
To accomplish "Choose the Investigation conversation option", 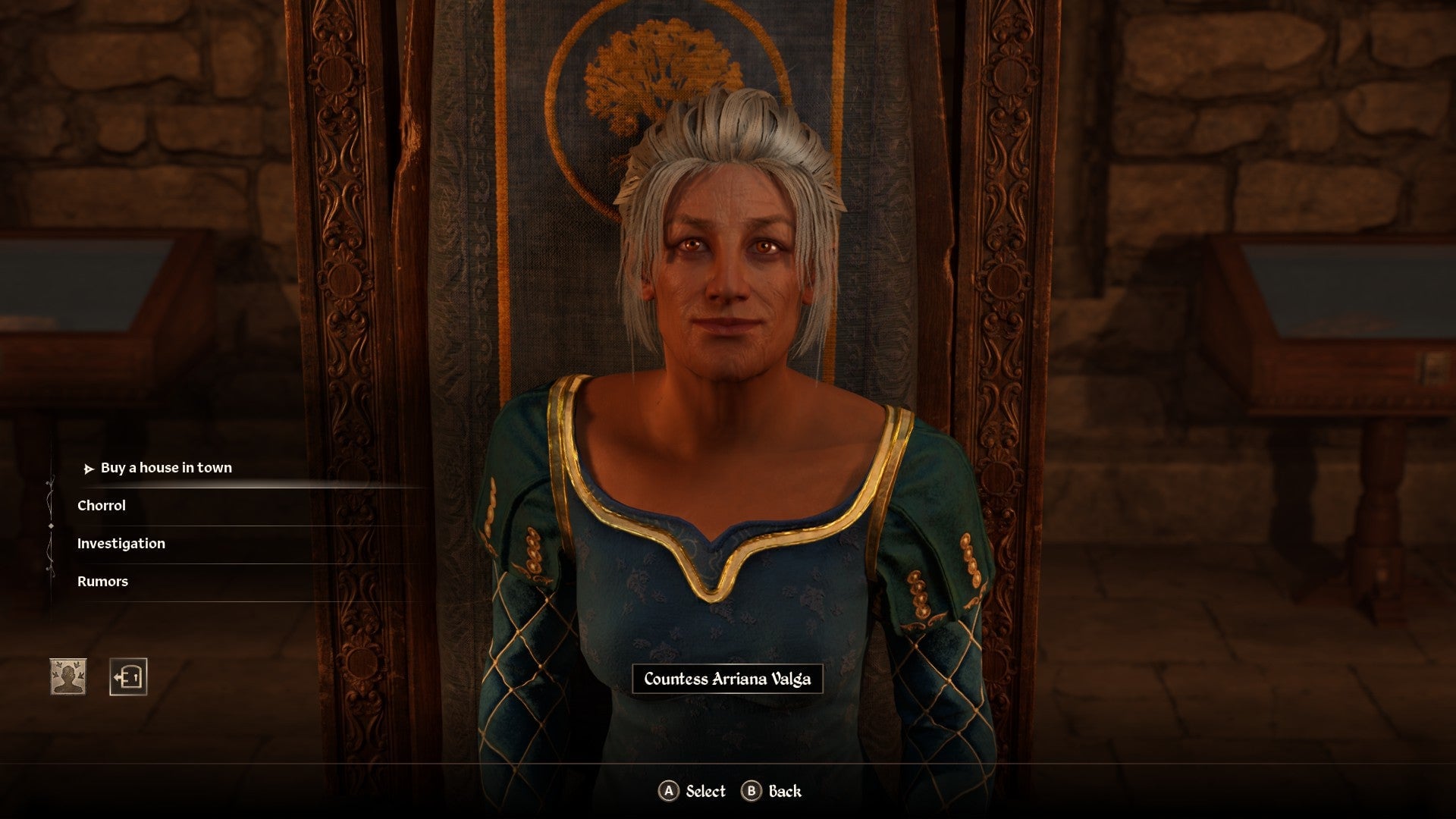I will pos(121,543).
